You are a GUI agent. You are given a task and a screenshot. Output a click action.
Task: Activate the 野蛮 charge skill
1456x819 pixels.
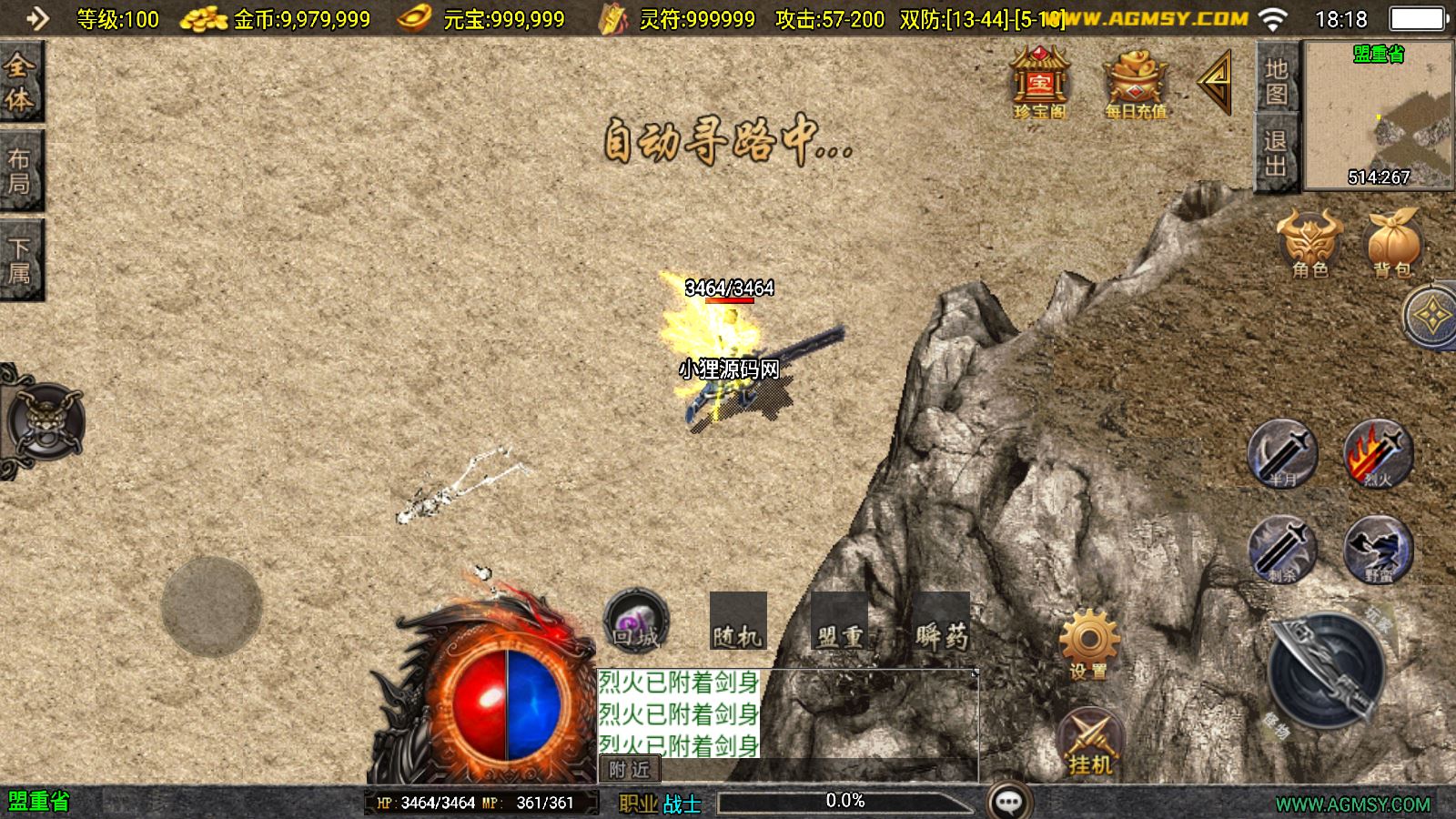point(1378,549)
